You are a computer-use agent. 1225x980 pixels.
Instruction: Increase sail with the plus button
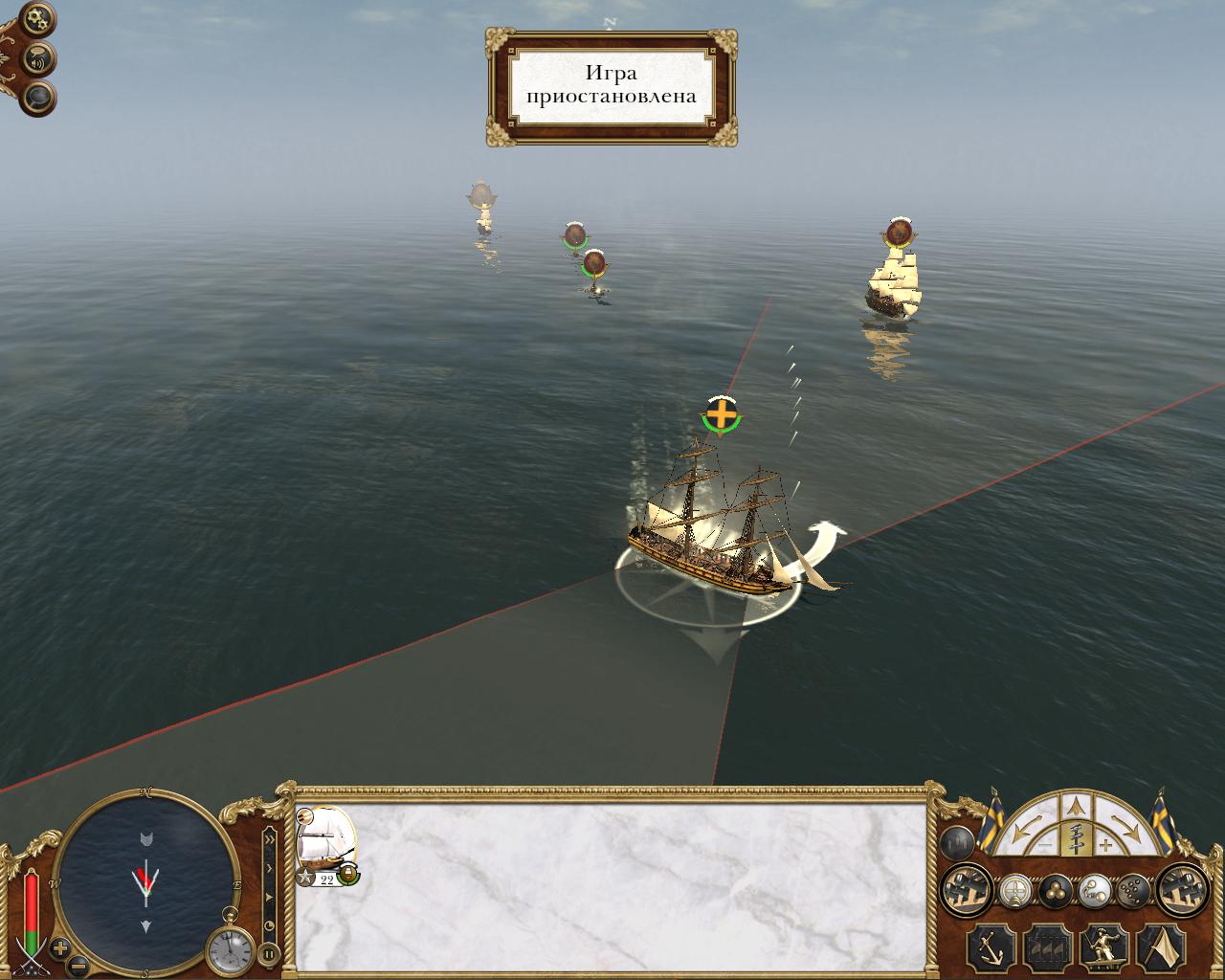(x=1106, y=845)
